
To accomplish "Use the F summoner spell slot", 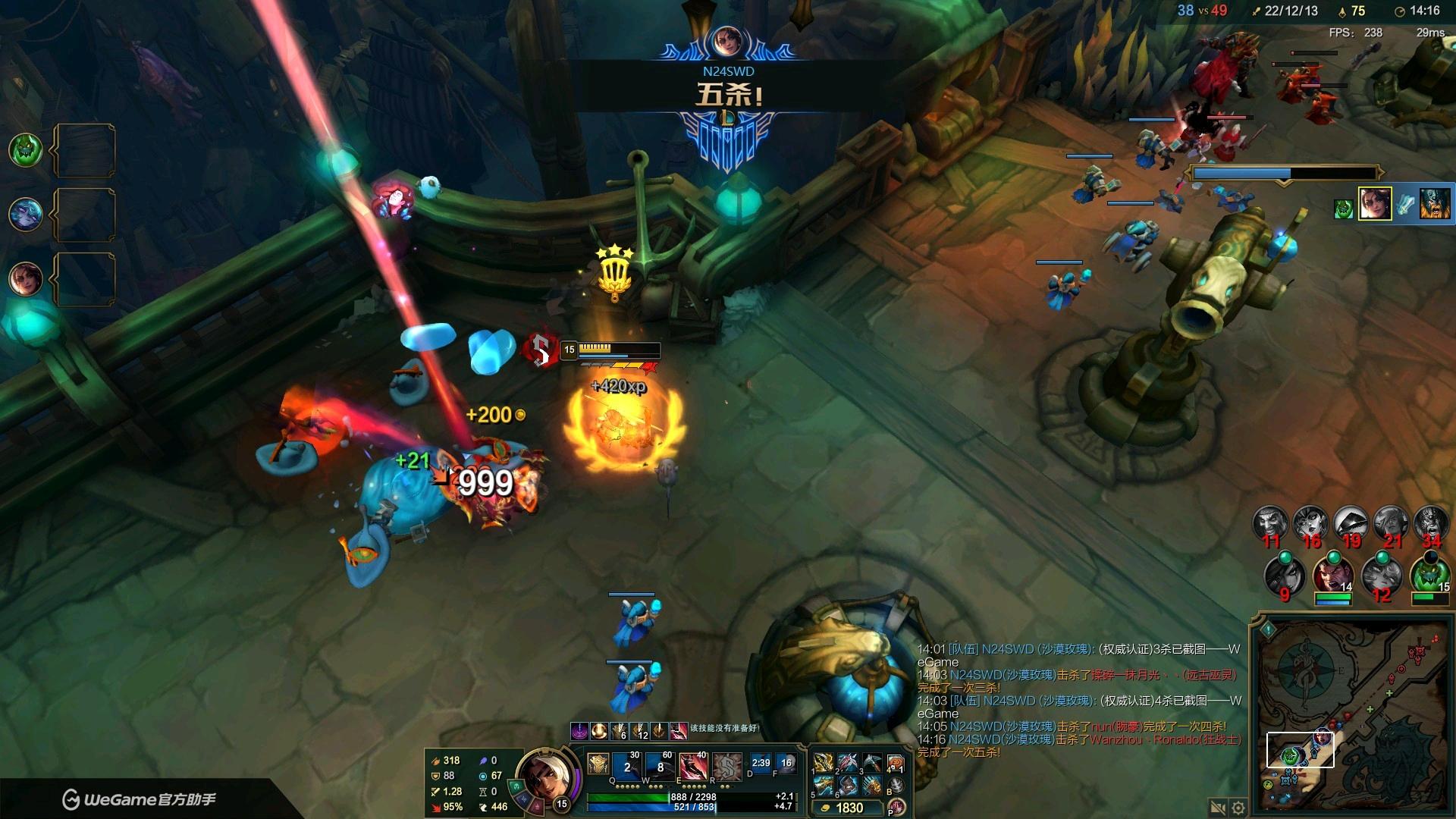I will [786, 764].
